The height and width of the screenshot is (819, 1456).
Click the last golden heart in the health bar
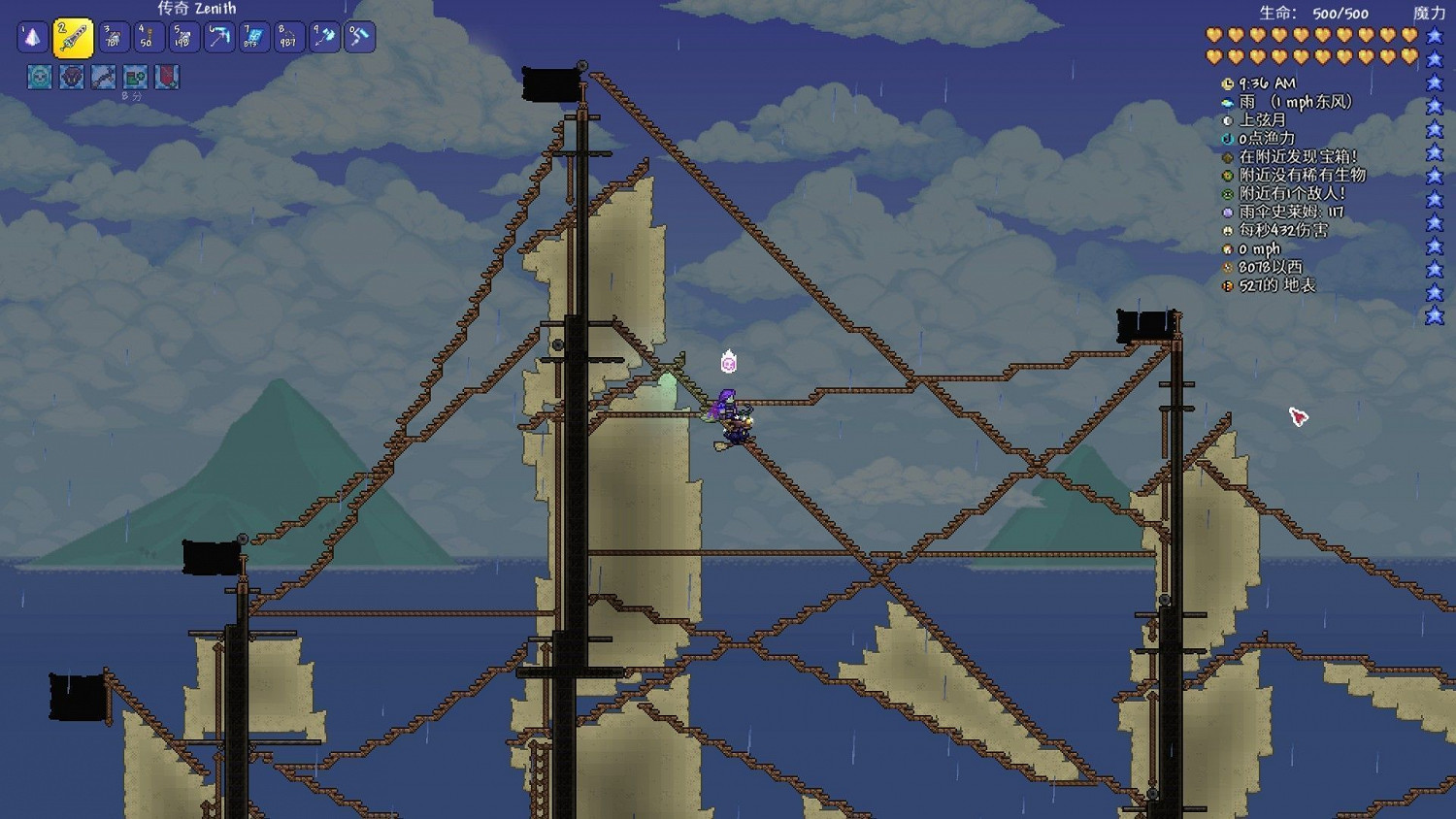[x=1408, y=56]
